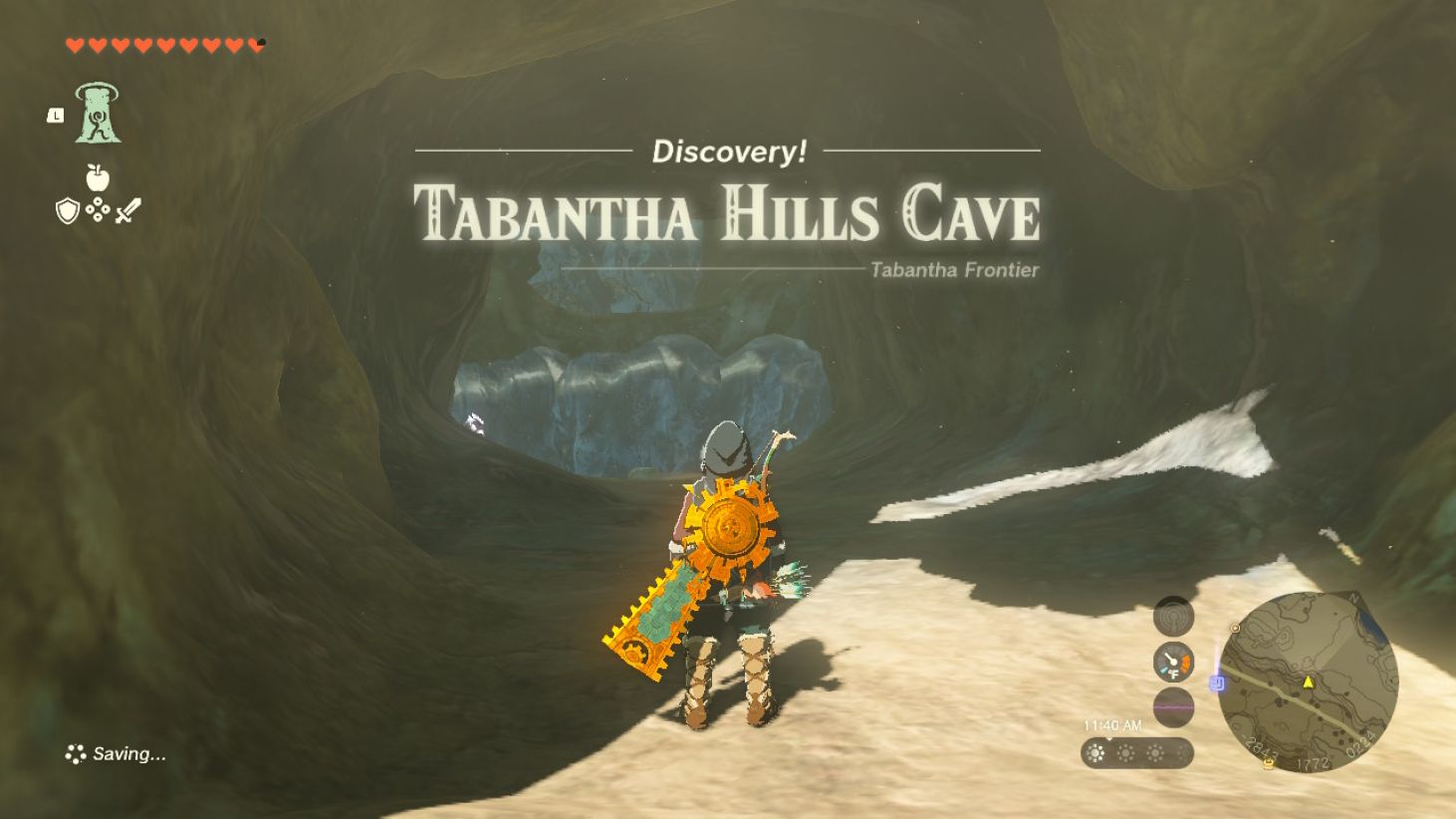The width and height of the screenshot is (1456, 819).
Task: Click the Discovery! banner
Action: click(728, 153)
